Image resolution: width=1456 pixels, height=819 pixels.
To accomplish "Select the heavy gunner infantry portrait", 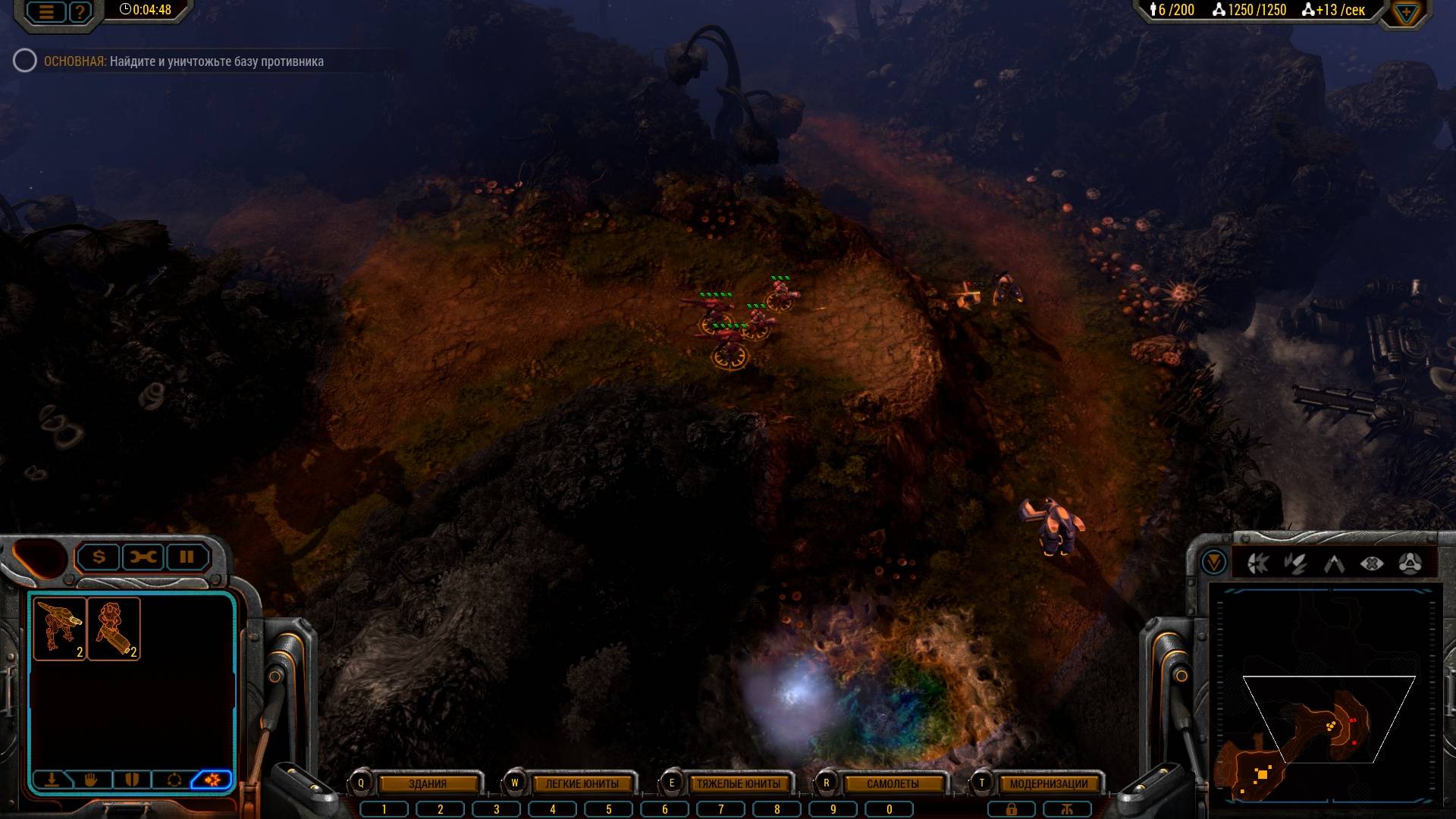I will [114, 628].
